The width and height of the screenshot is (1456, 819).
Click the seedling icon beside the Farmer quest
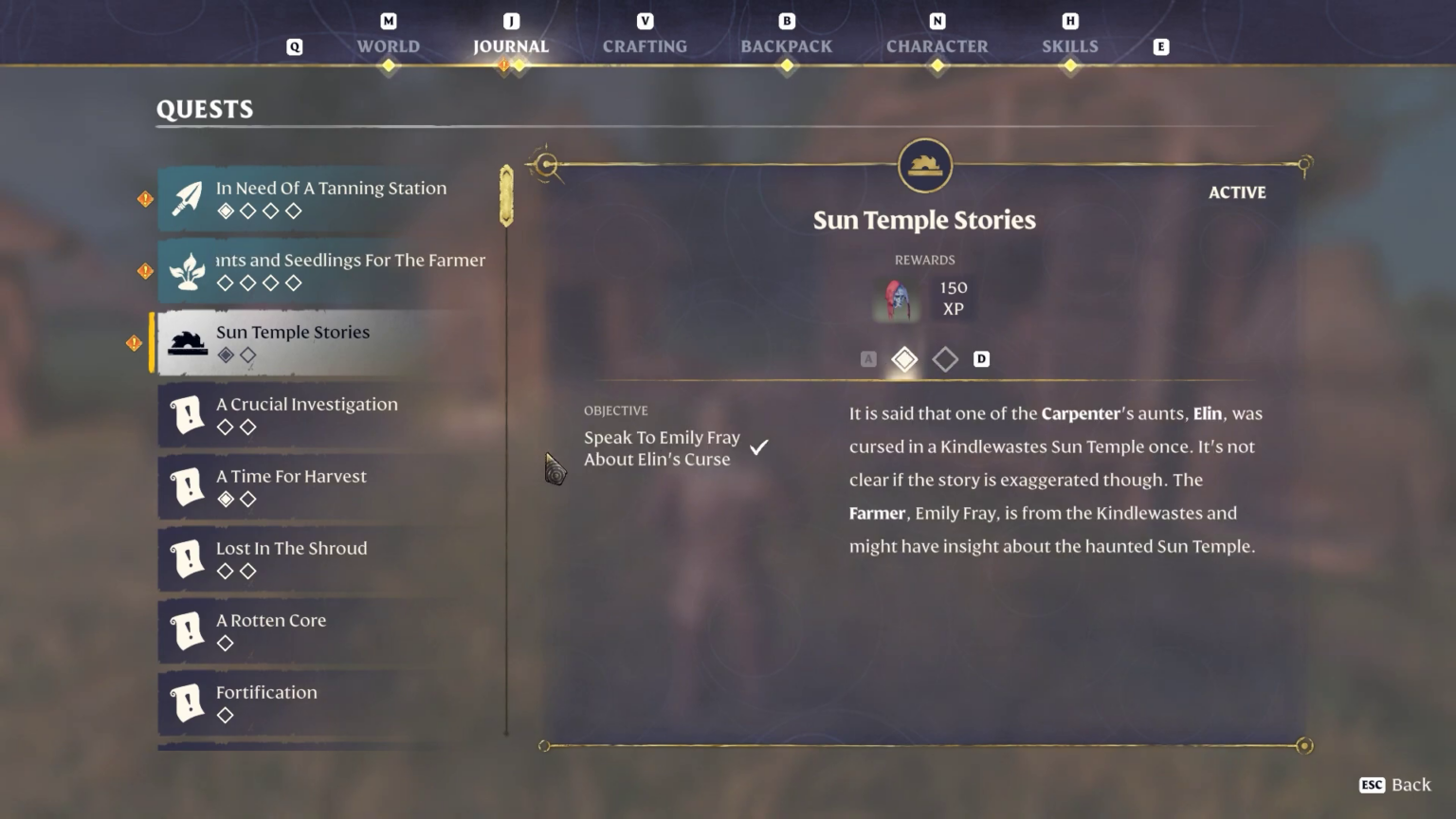tap(186, 271)
